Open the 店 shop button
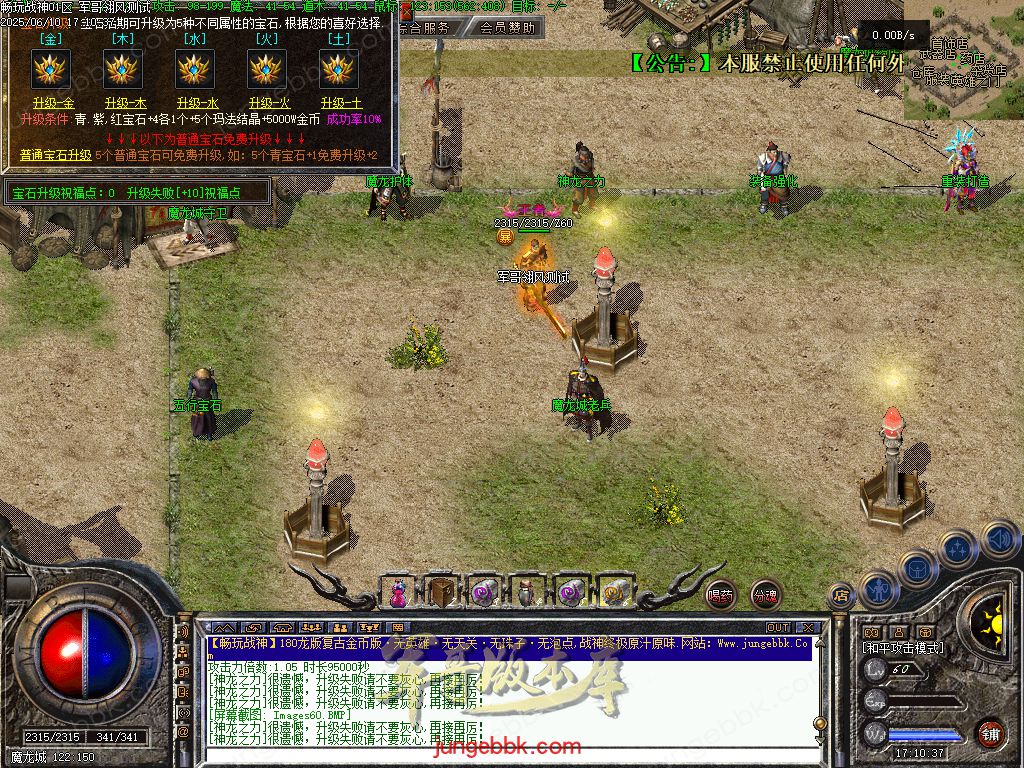 pos(841,596)
